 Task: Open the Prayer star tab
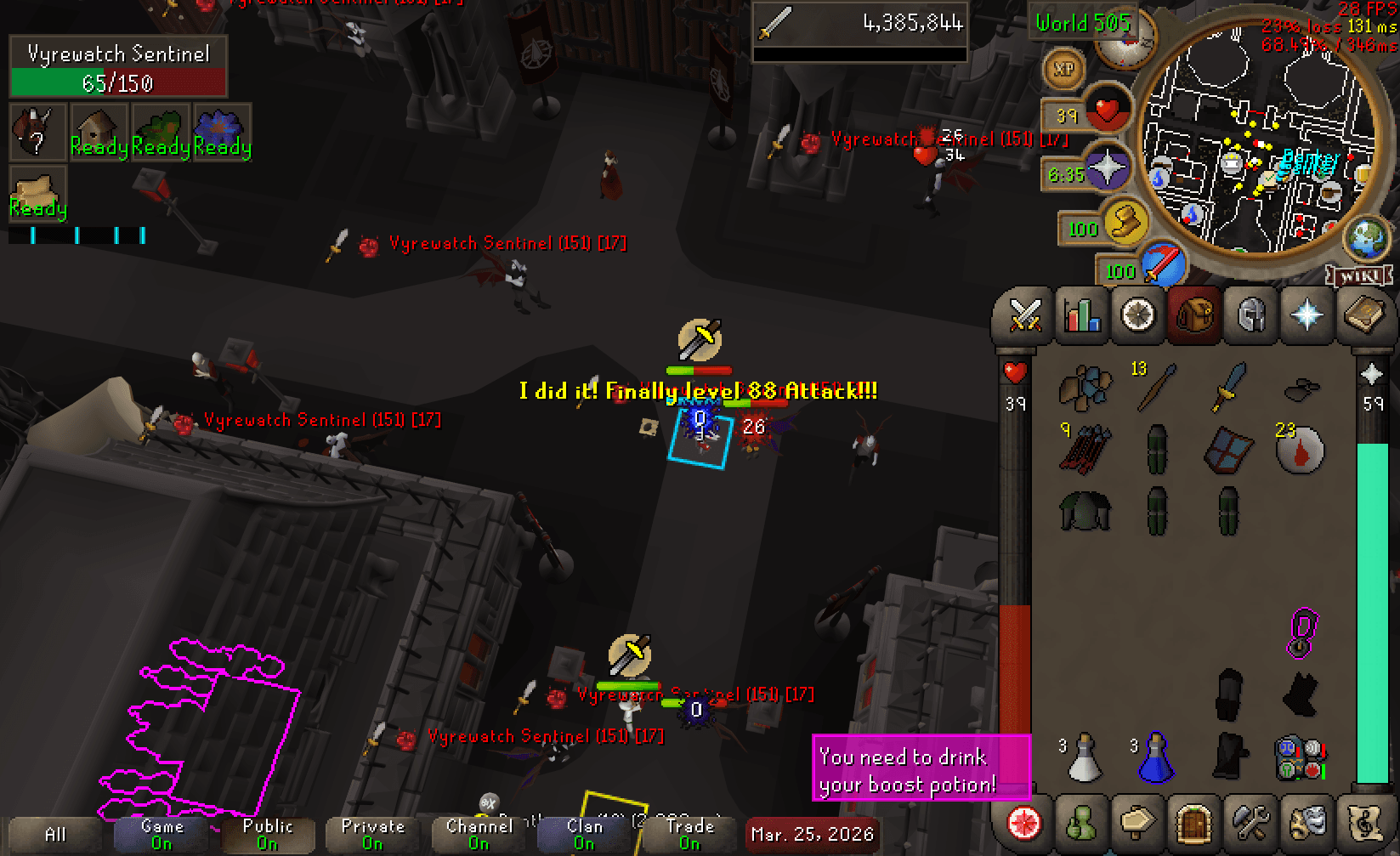coord(1306,315)
